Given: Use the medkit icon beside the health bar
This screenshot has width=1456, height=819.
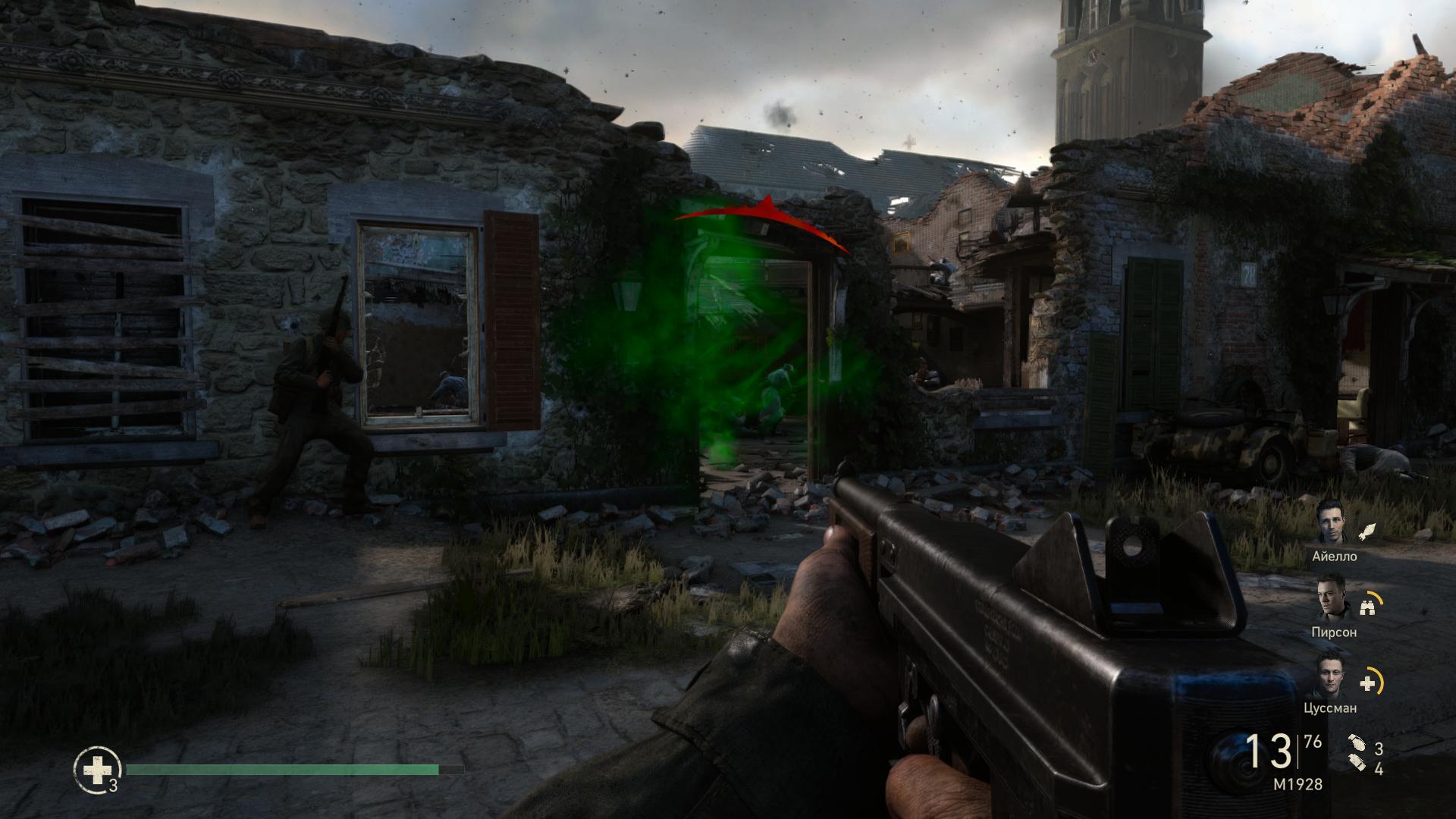Looking at the screenshot, I should click(96, 770).
